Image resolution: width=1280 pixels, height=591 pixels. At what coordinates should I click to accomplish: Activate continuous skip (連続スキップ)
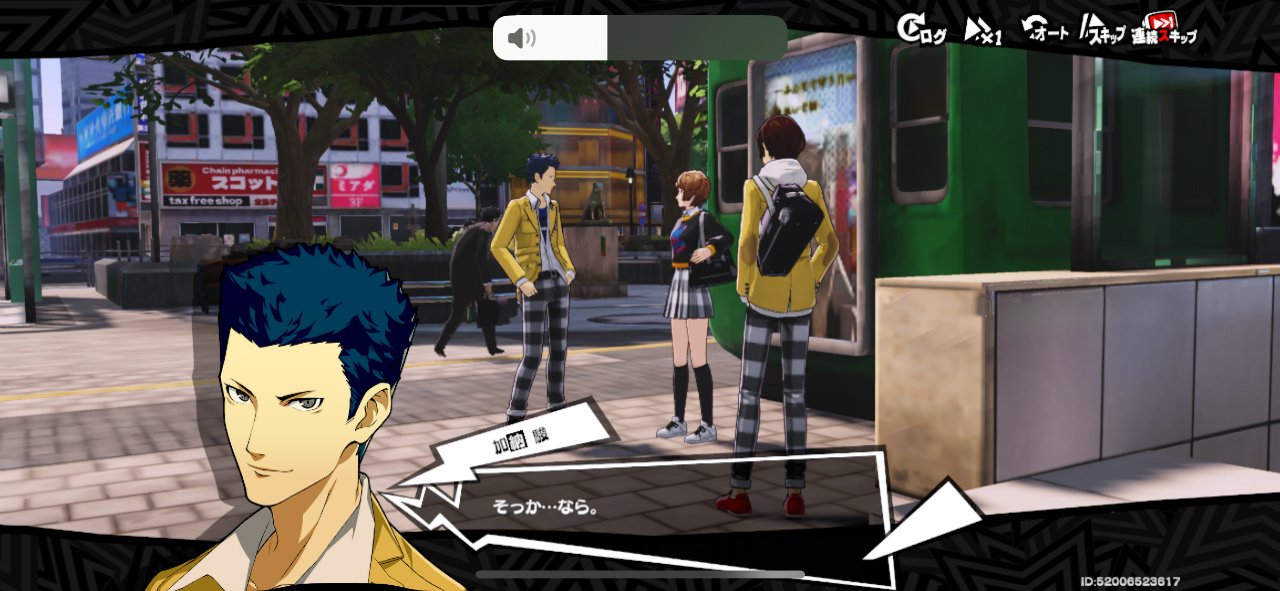point(1164,30)
